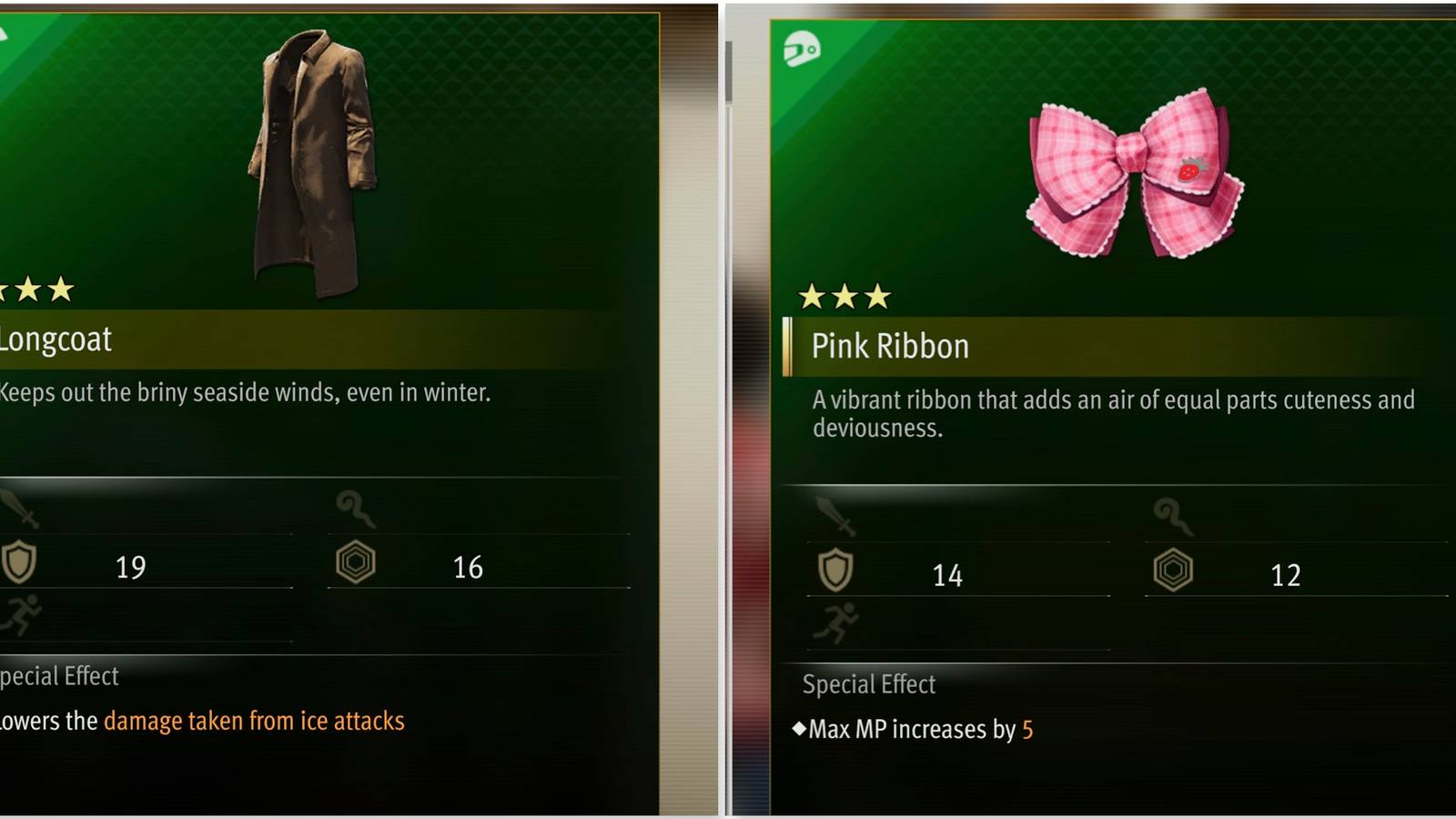The width and height of the screenshot is (1456, 819).
Task: Click the orange damage taken from ice attacks text
Action: pos(254,720)
